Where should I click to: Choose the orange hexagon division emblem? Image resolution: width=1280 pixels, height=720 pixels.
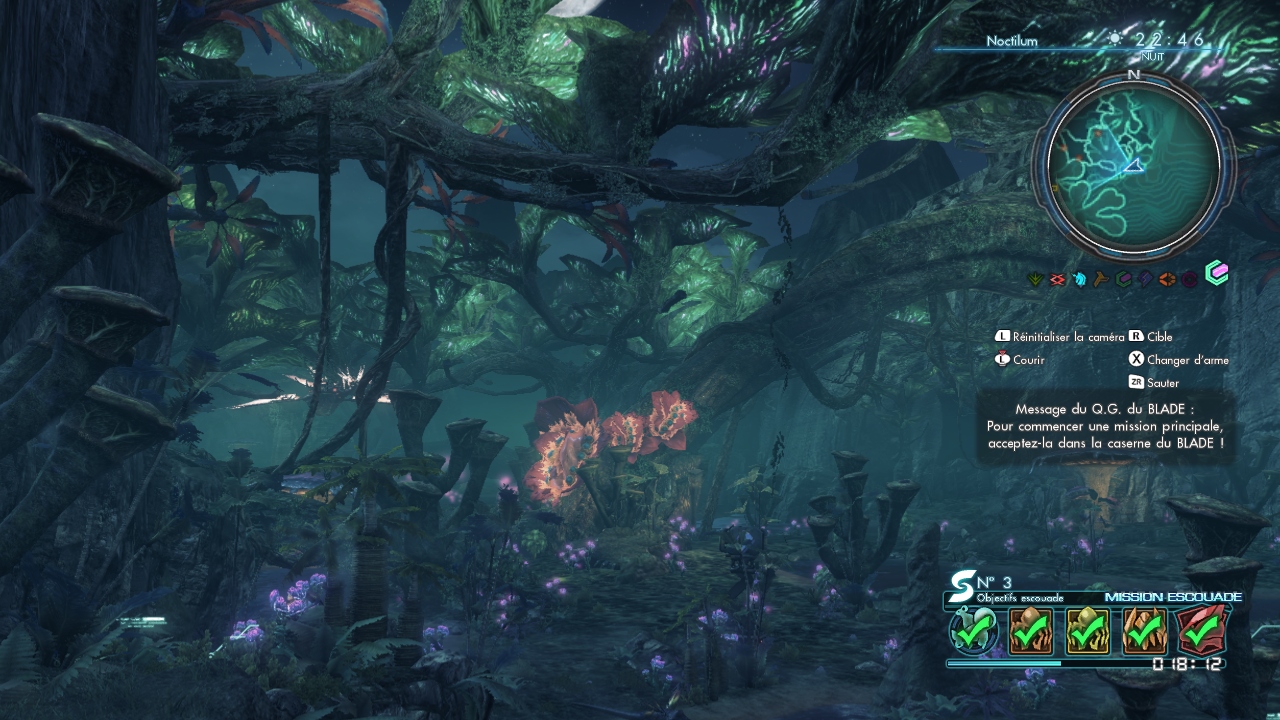point(1167,279)
